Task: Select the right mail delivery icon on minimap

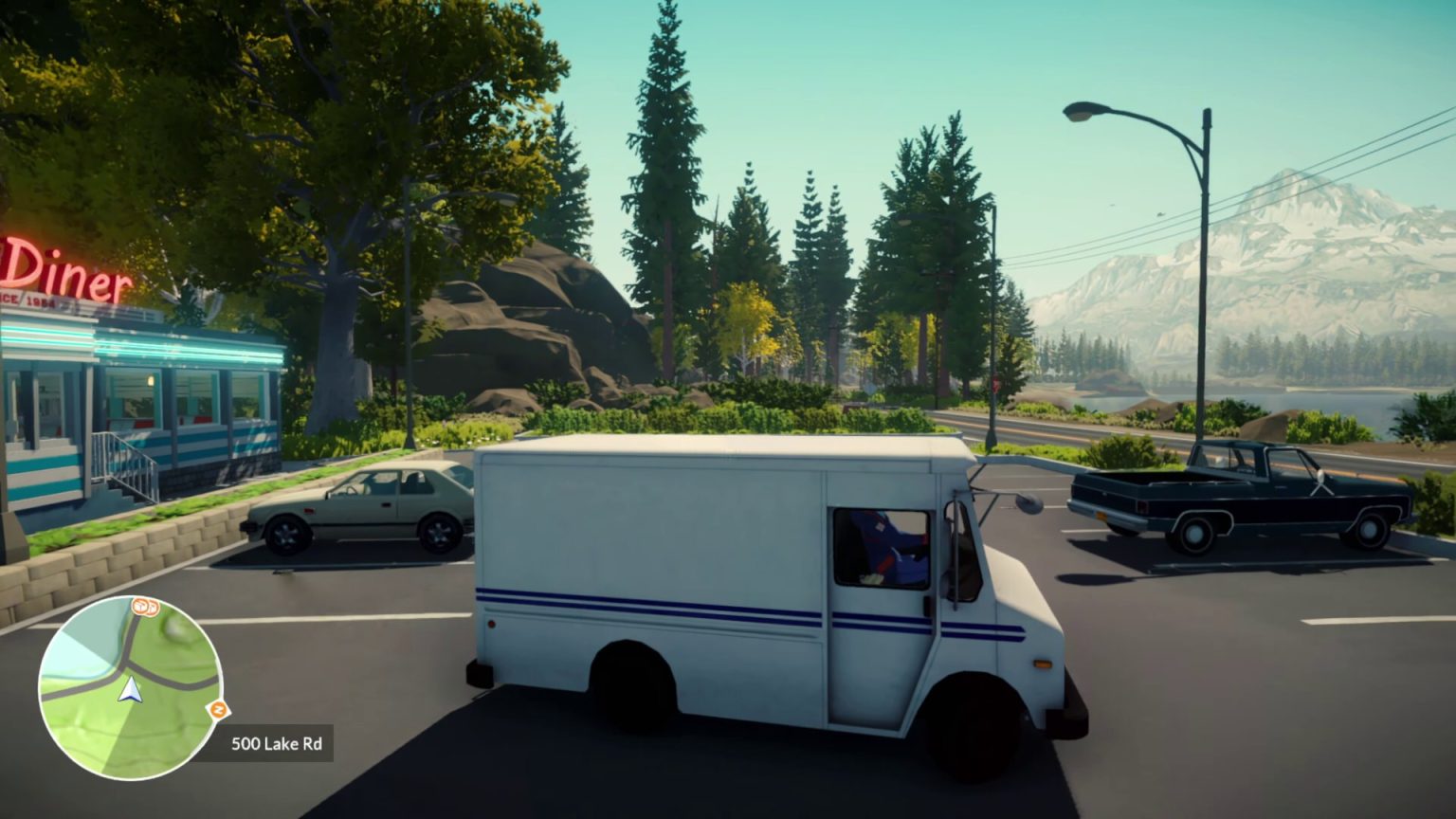Action: (152, 609)
